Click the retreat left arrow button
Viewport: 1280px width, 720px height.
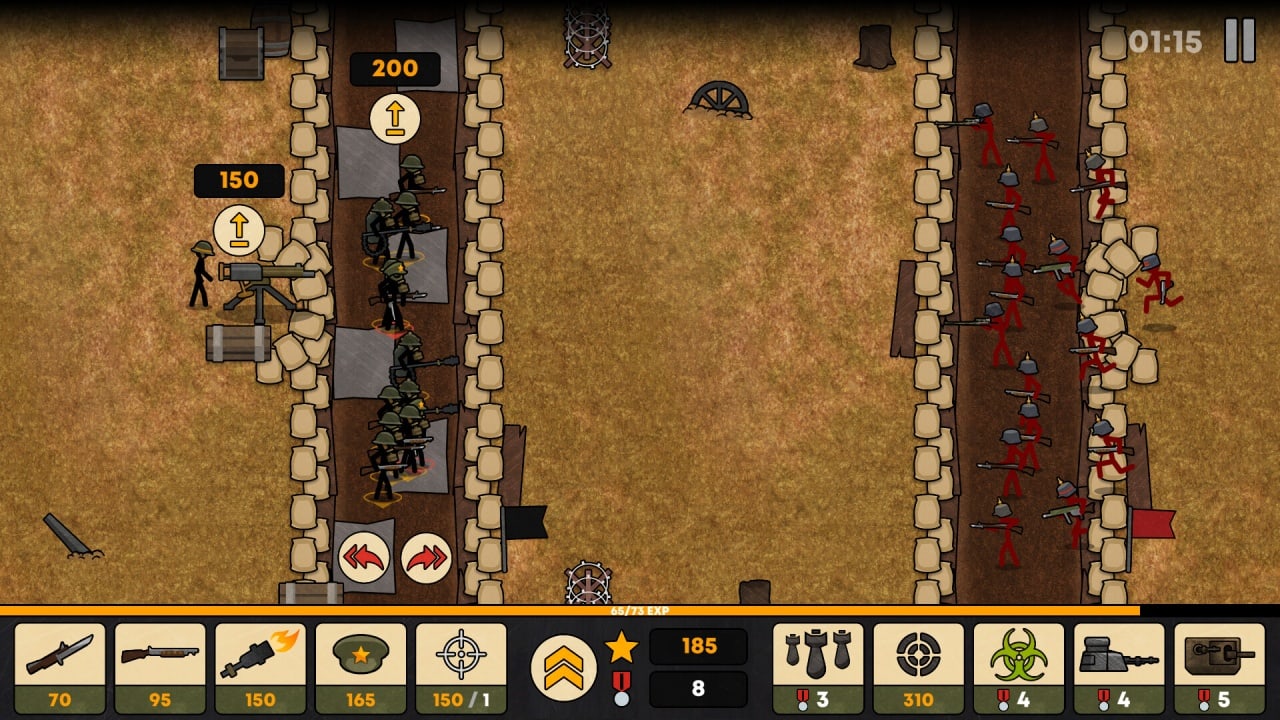[363, 557]
